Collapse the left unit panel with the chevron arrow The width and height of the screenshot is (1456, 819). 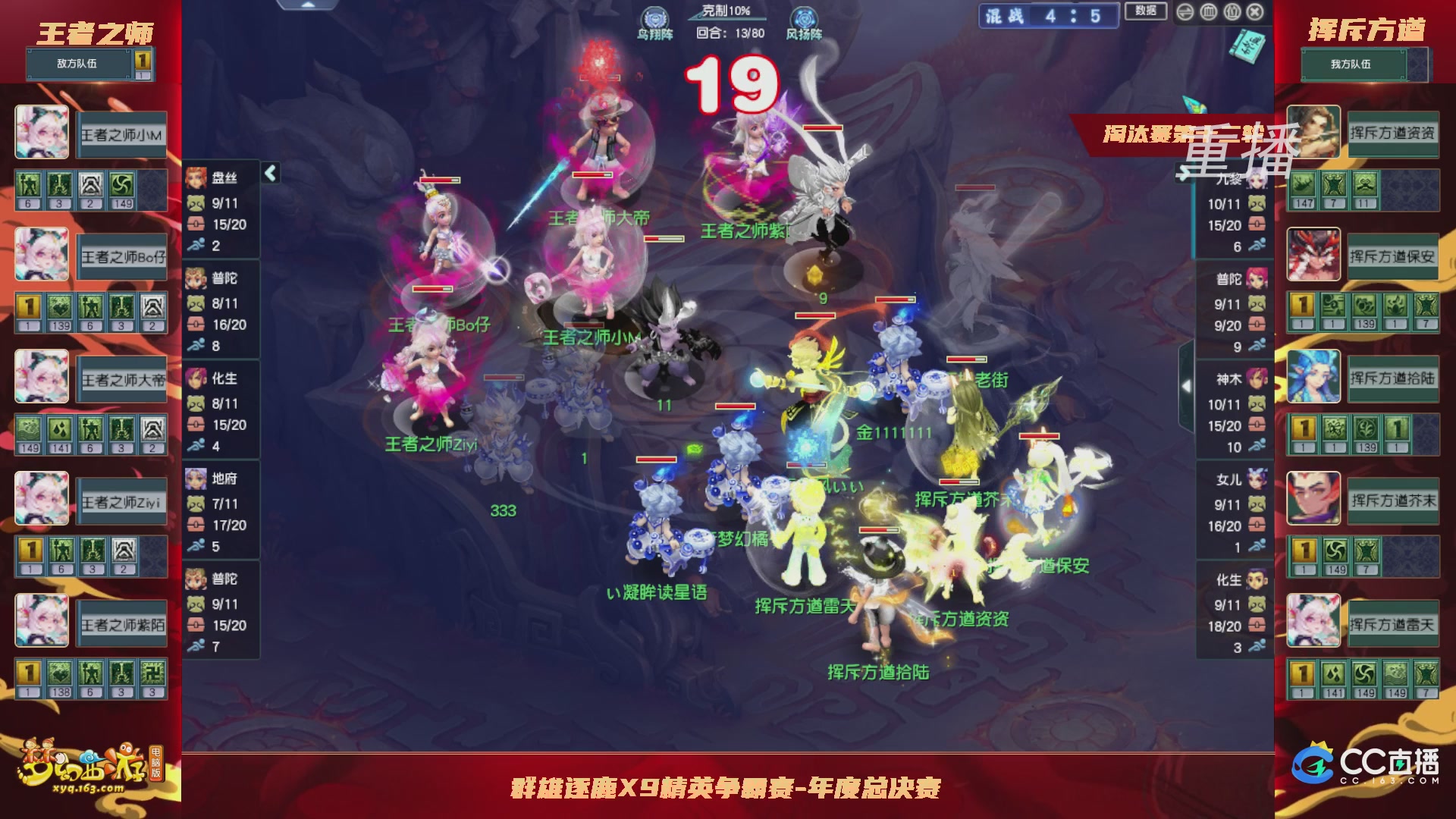269,173
